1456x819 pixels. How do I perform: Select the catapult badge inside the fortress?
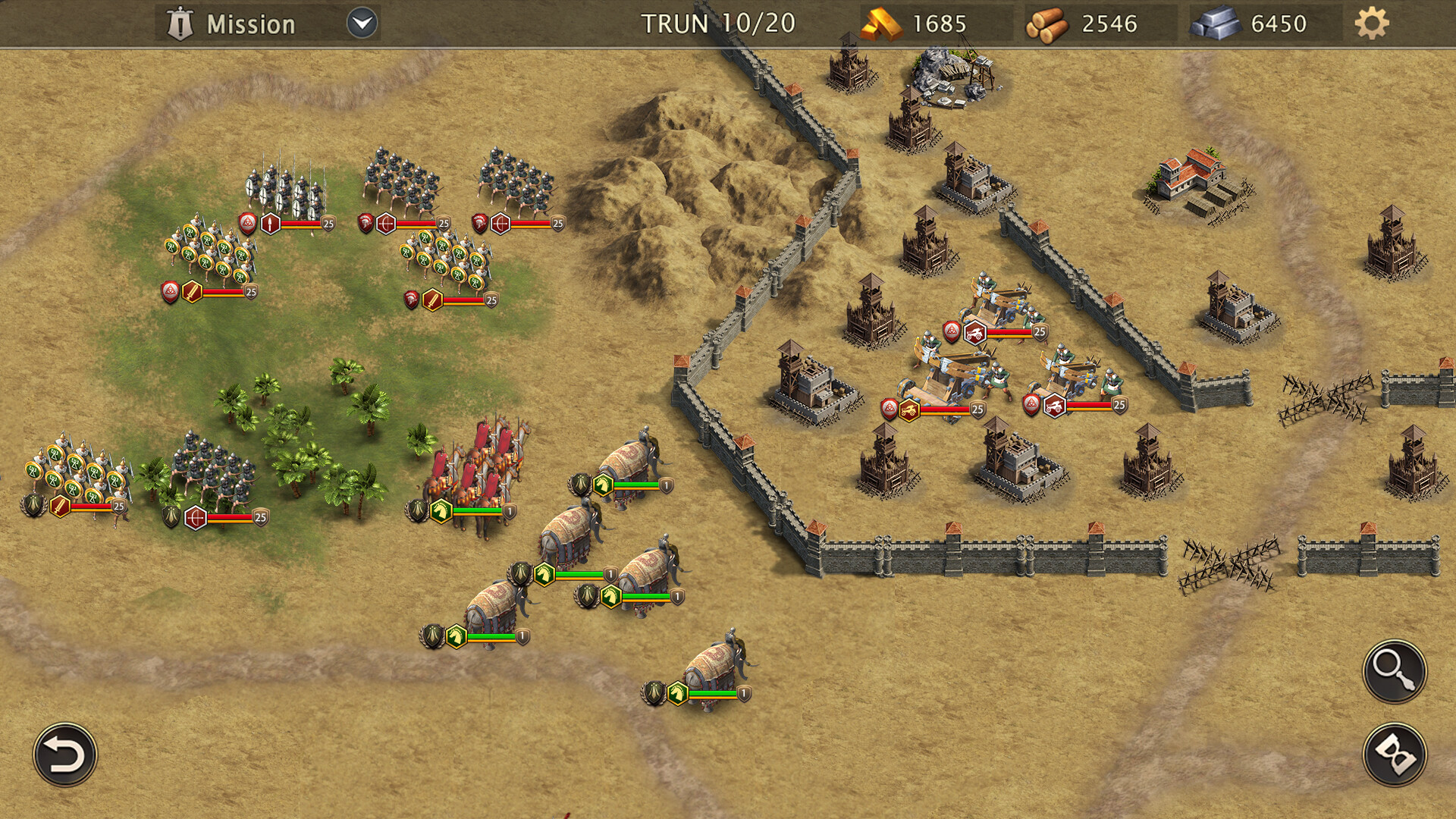(x=974, y=331)
